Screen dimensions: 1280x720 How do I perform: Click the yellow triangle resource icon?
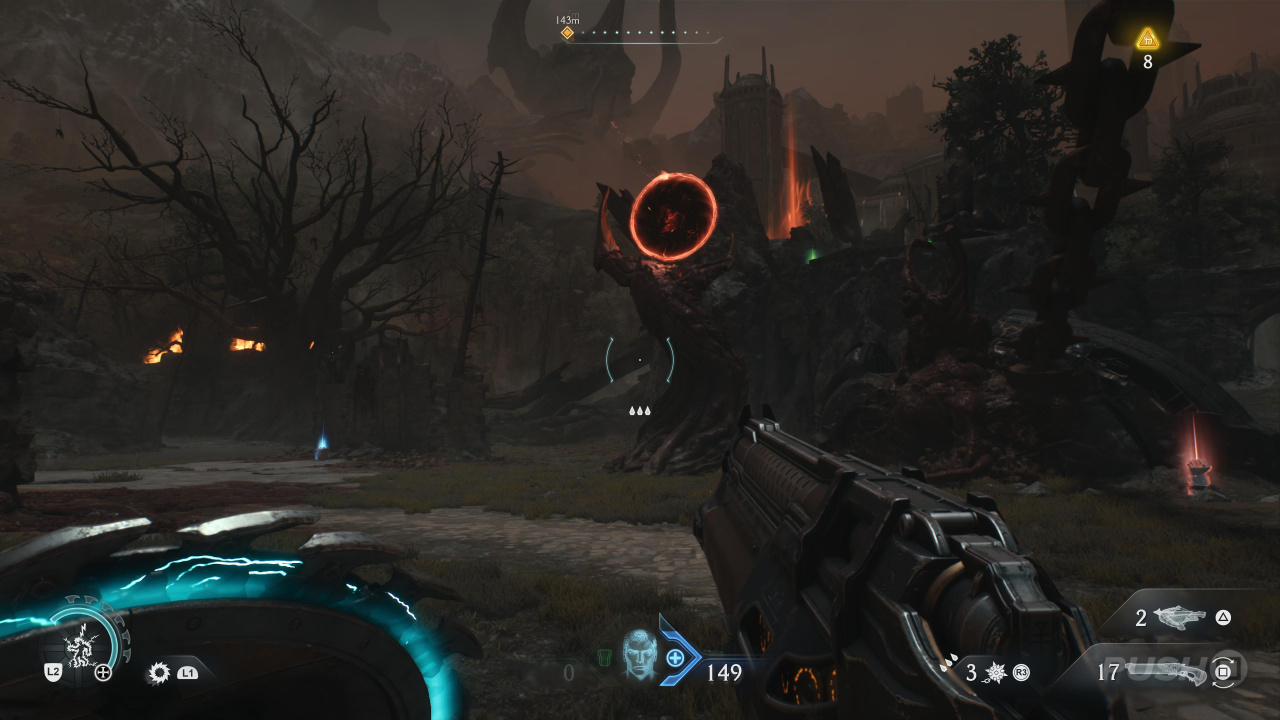pyautogui.click(x=1147, y=40)
